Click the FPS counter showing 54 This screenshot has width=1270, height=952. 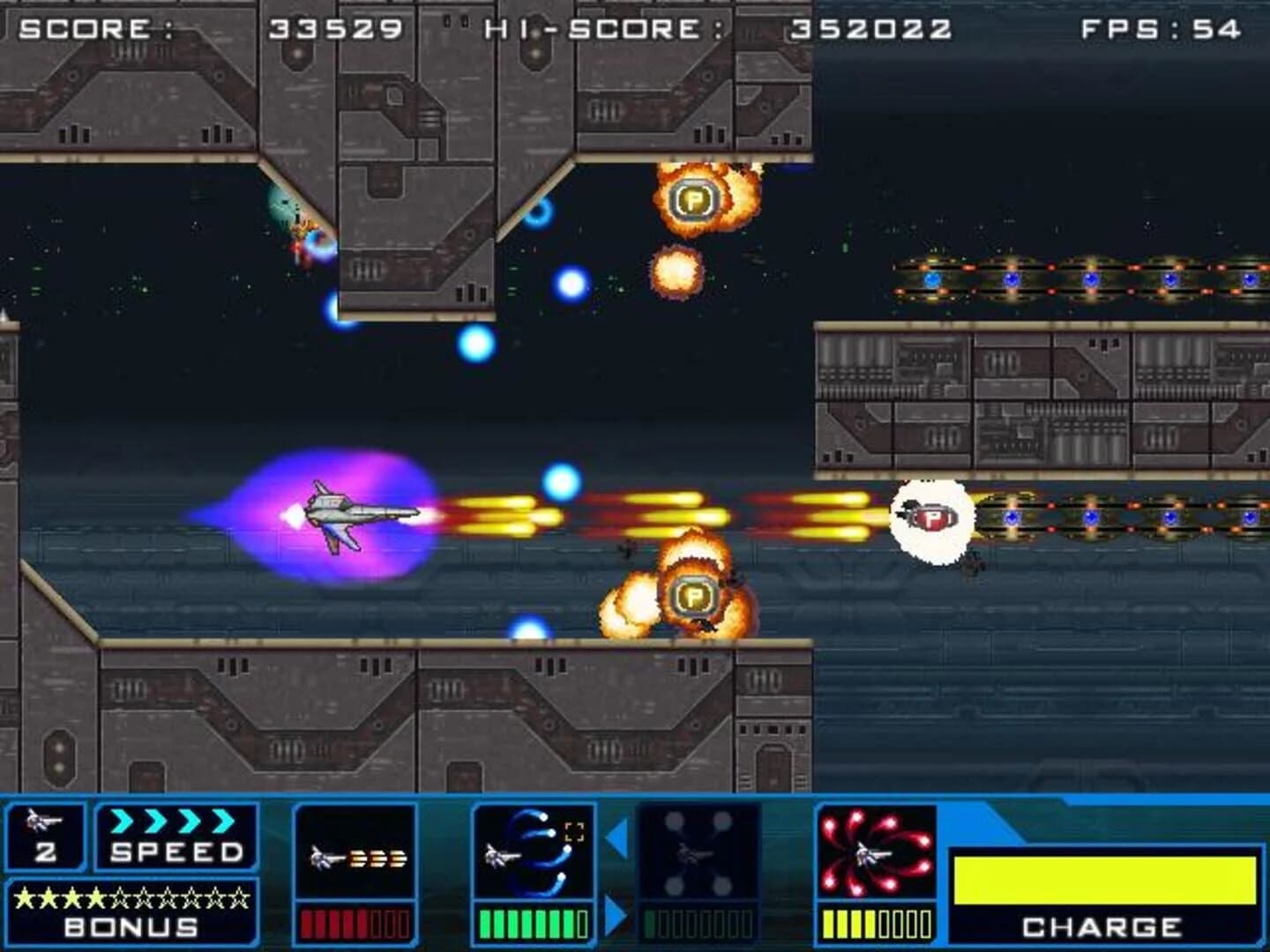coord(1162,26)
